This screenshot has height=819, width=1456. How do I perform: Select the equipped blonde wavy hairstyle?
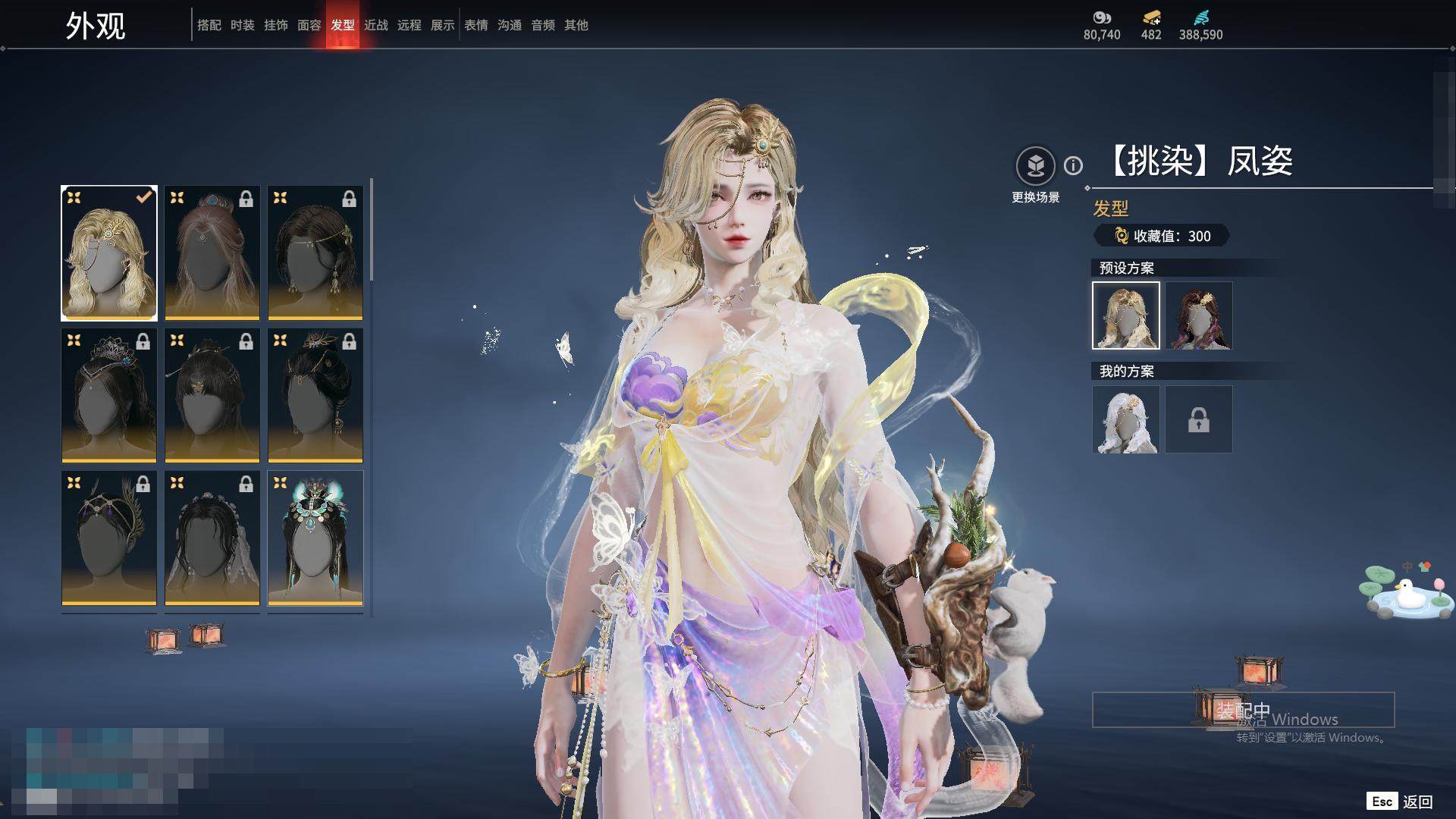click(109, 253)
